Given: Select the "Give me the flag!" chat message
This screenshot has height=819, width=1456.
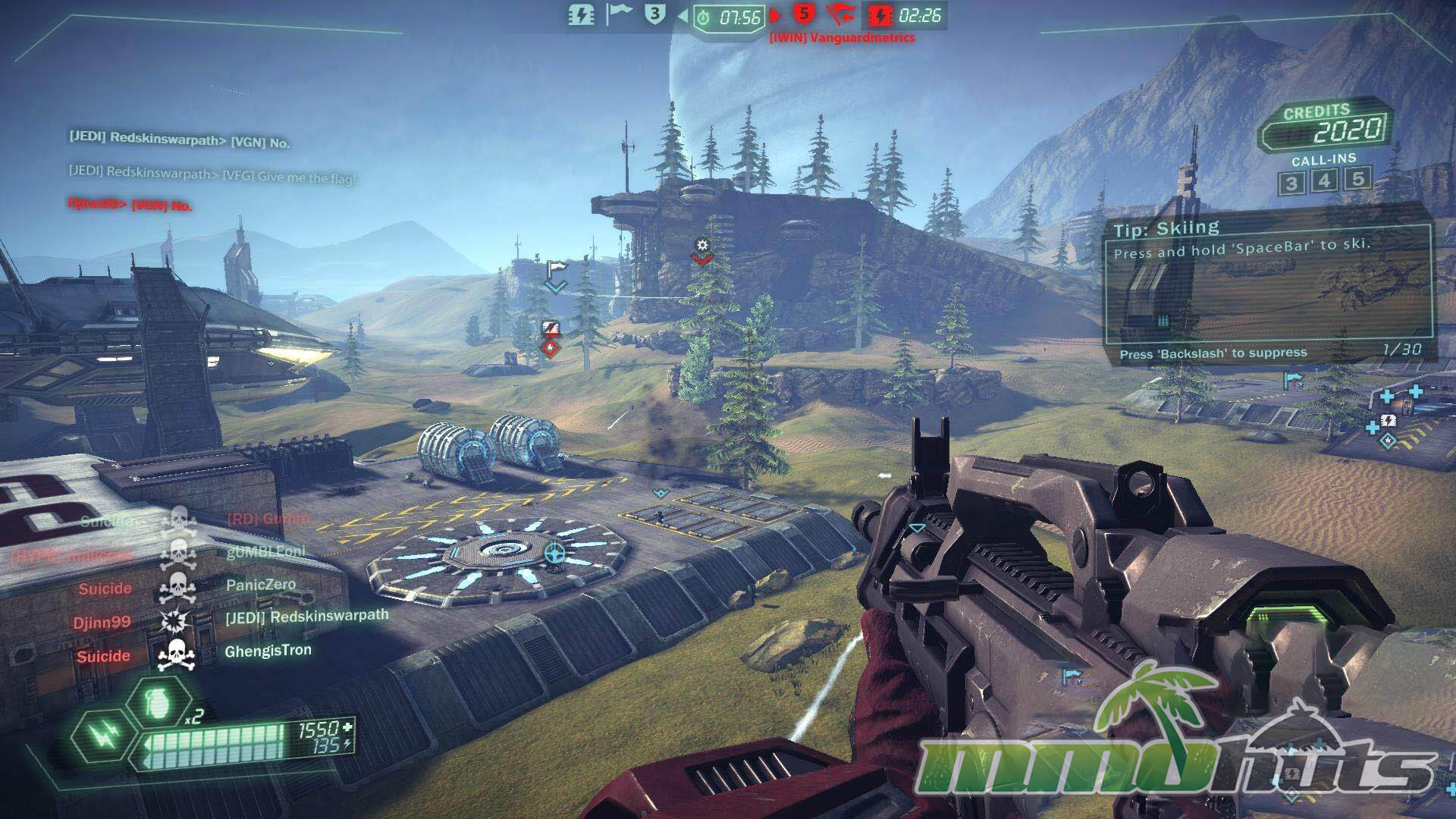Looking at the screenshot, I should click(212, 174).
